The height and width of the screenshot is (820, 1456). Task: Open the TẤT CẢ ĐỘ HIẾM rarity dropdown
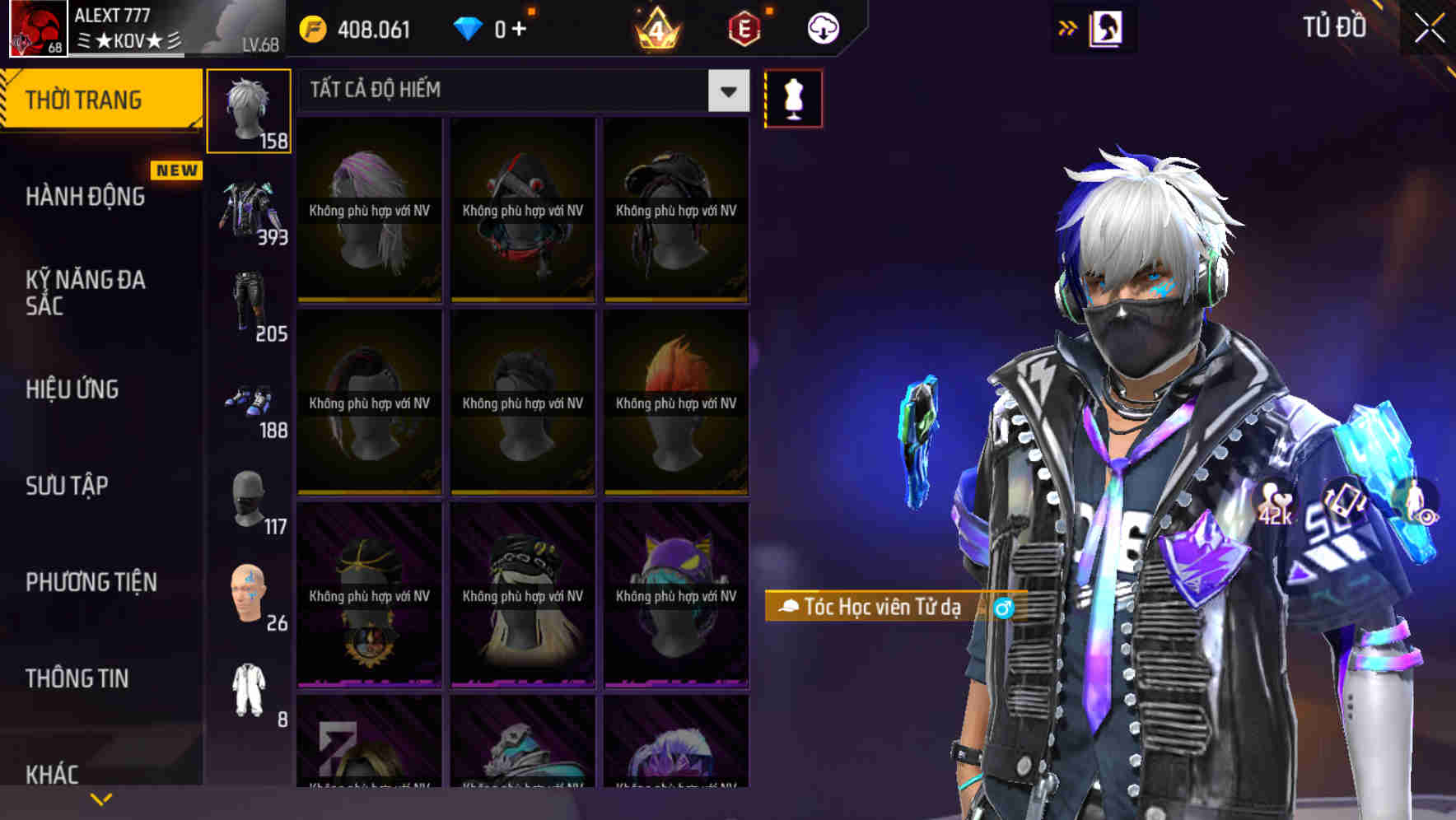(x=519, y=91)
